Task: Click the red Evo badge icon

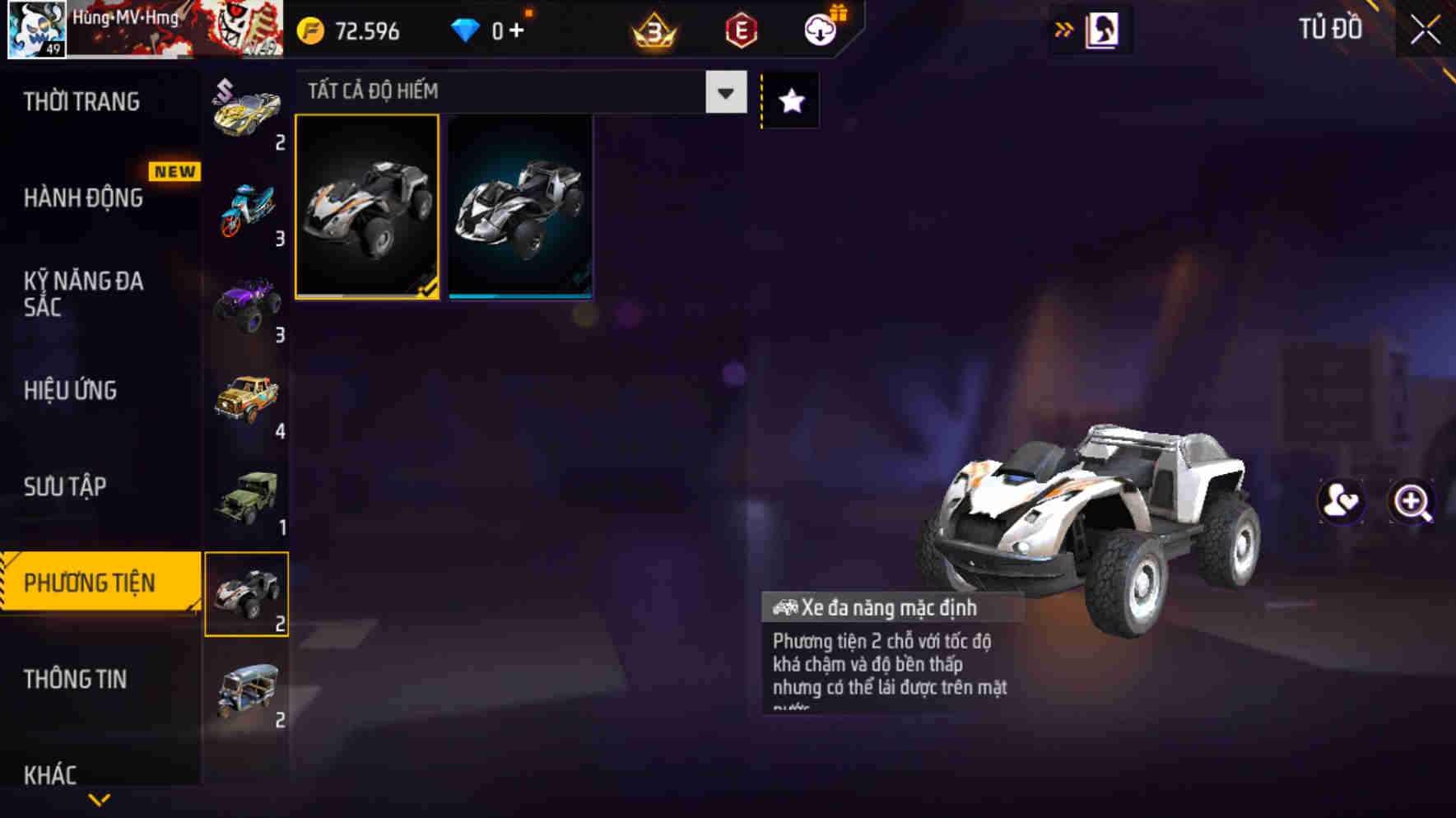Action: (x=739, y=30)
